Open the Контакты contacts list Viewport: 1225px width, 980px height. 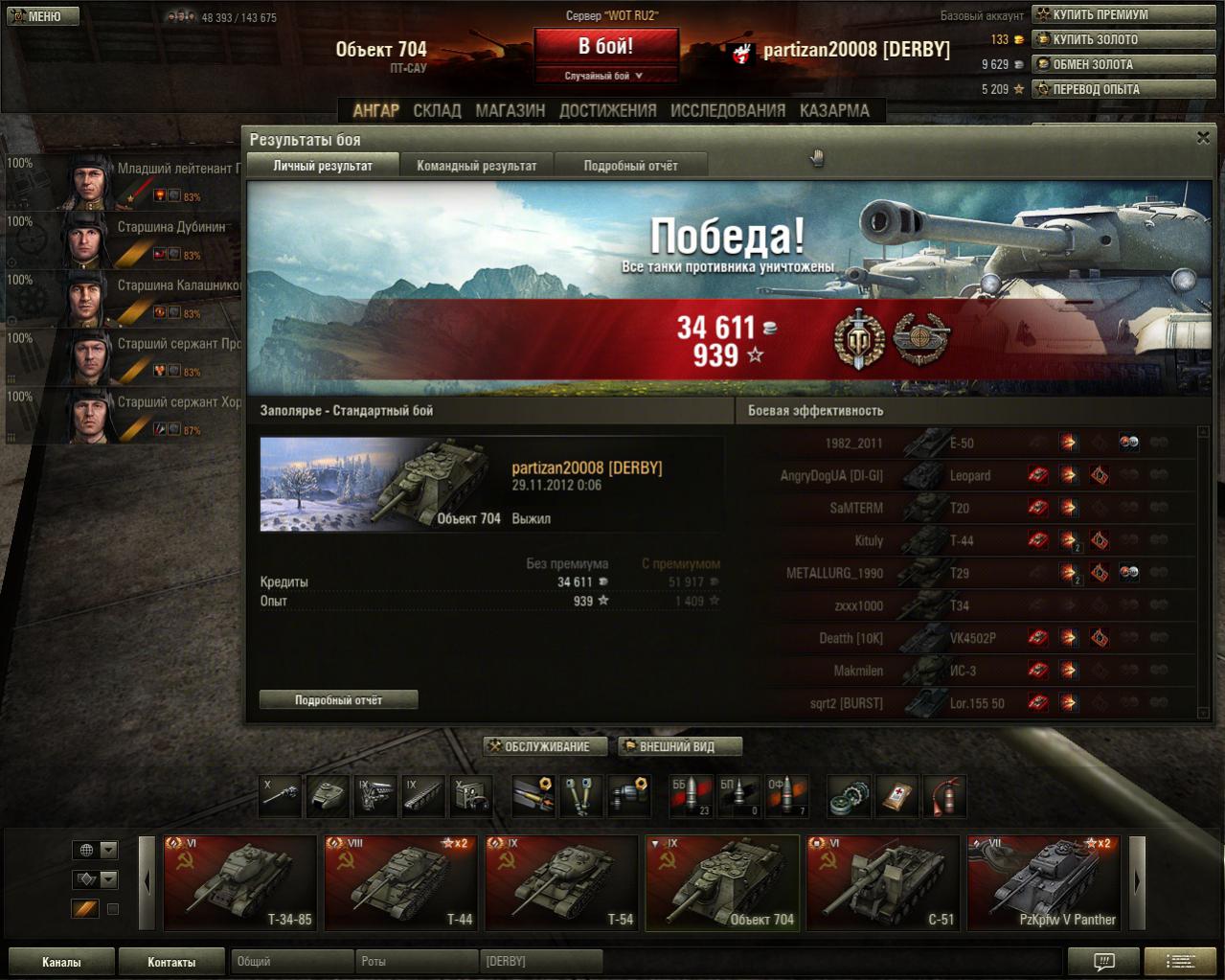point(171,962)
